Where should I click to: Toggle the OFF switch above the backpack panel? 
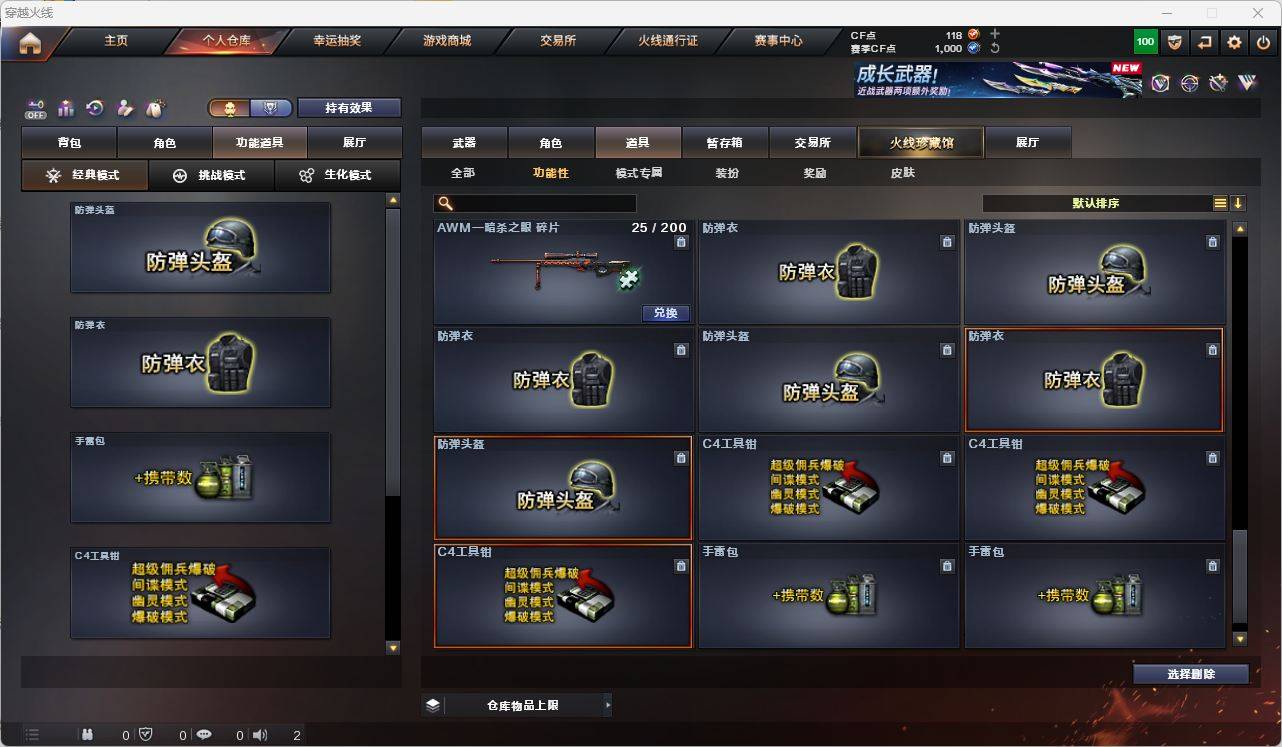point(36,110)
